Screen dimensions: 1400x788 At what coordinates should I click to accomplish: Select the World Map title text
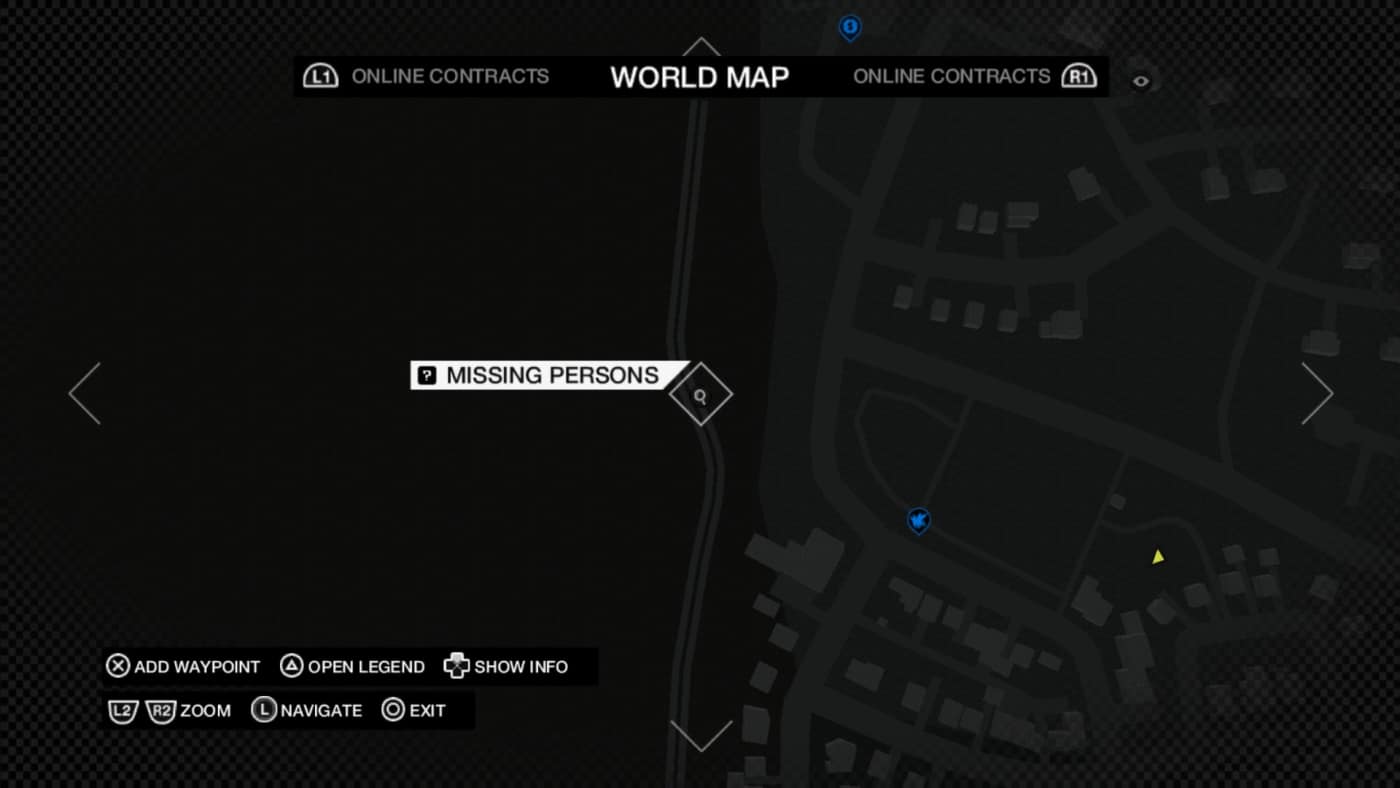[699, 77]
